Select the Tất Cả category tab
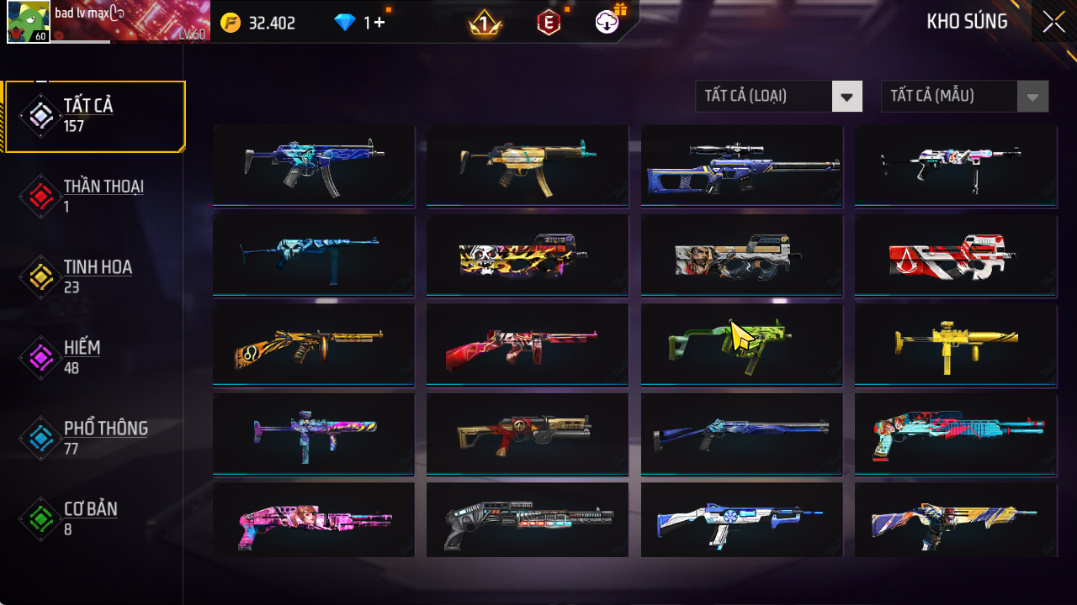The image size is (1077, 605). click(95, 116)
